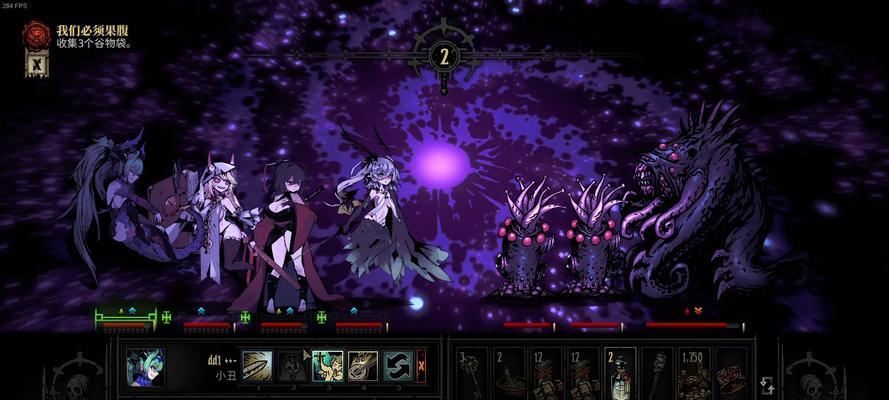The image size is (889, 400).
Task: Toggle the inventory swap arrows button
Action: coord(767,385)
